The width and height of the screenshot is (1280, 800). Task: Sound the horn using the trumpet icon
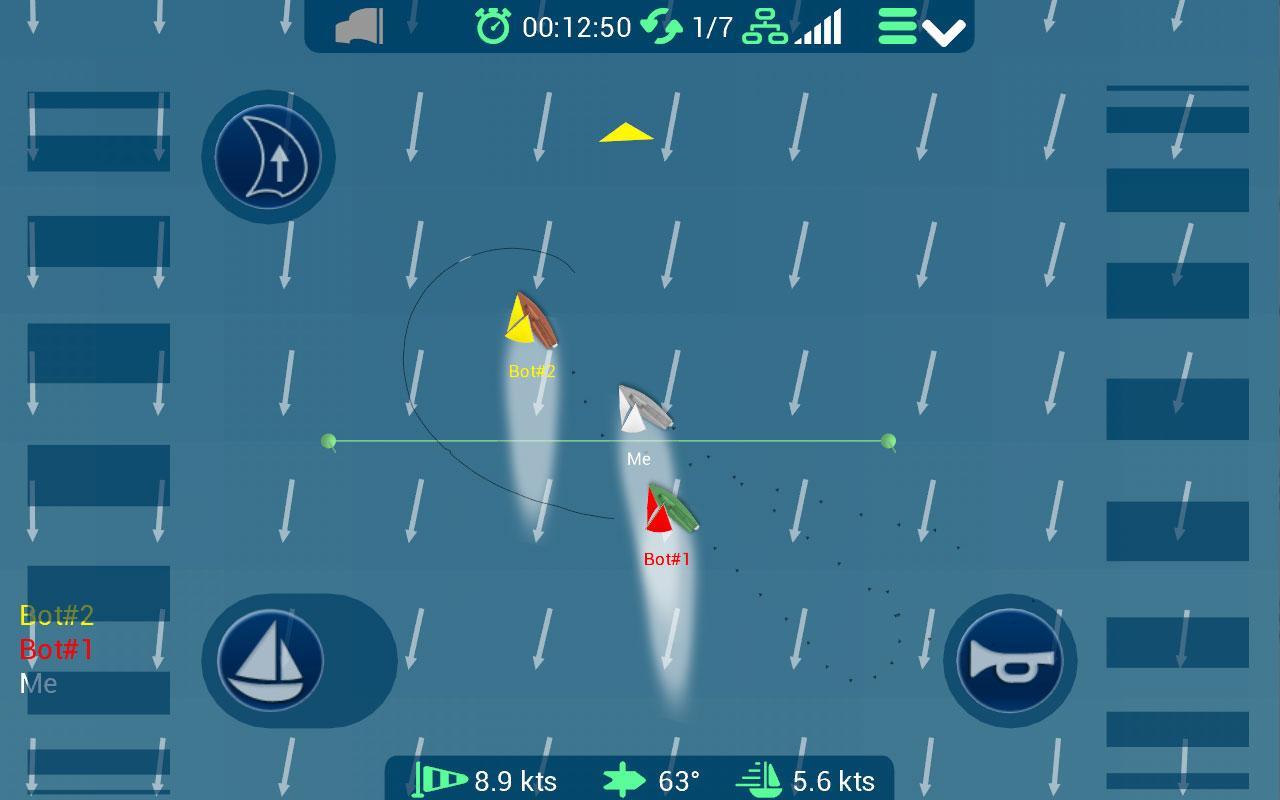pos(1010,660)
